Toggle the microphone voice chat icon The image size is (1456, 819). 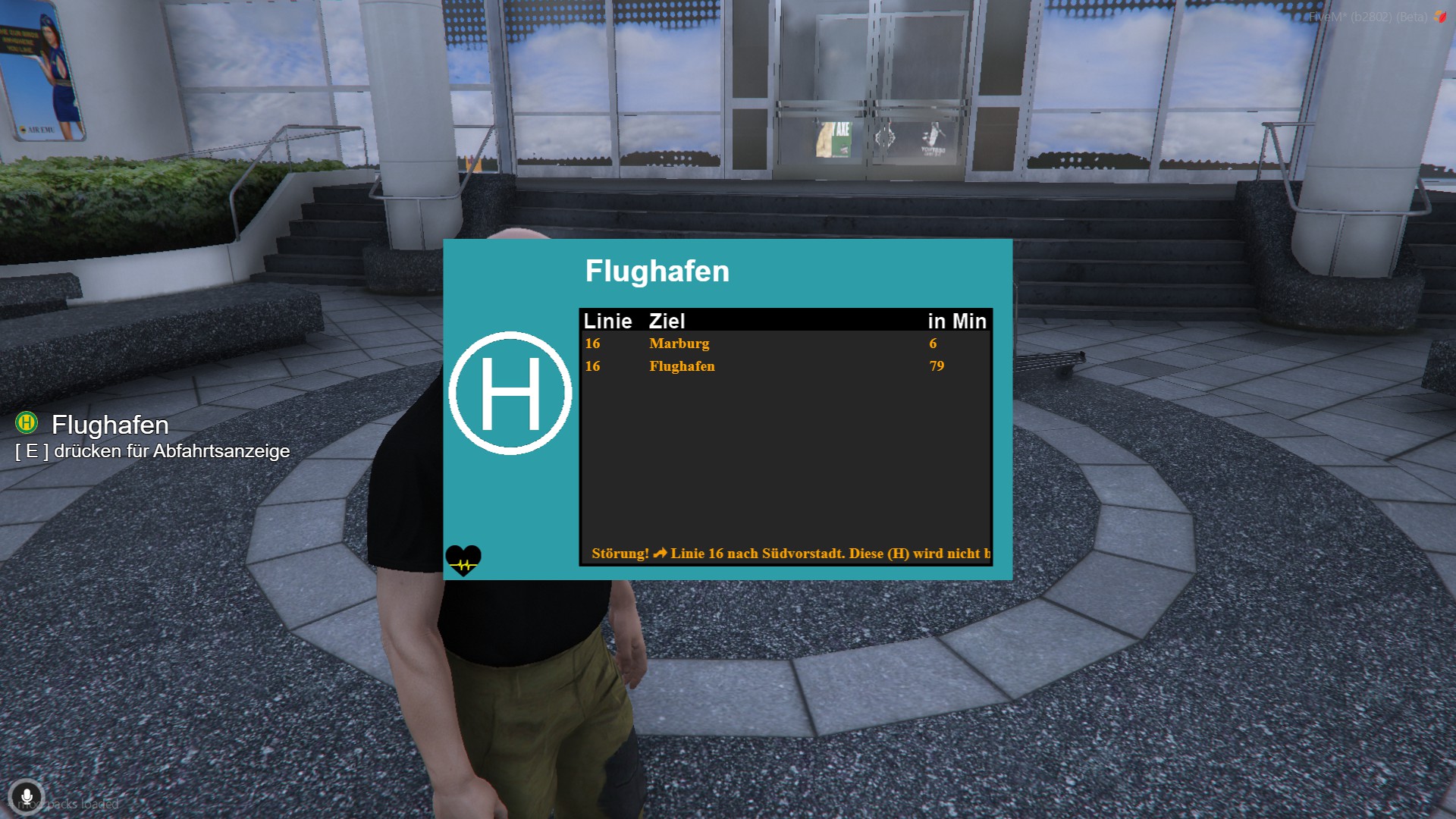click(x=27, y=797)
